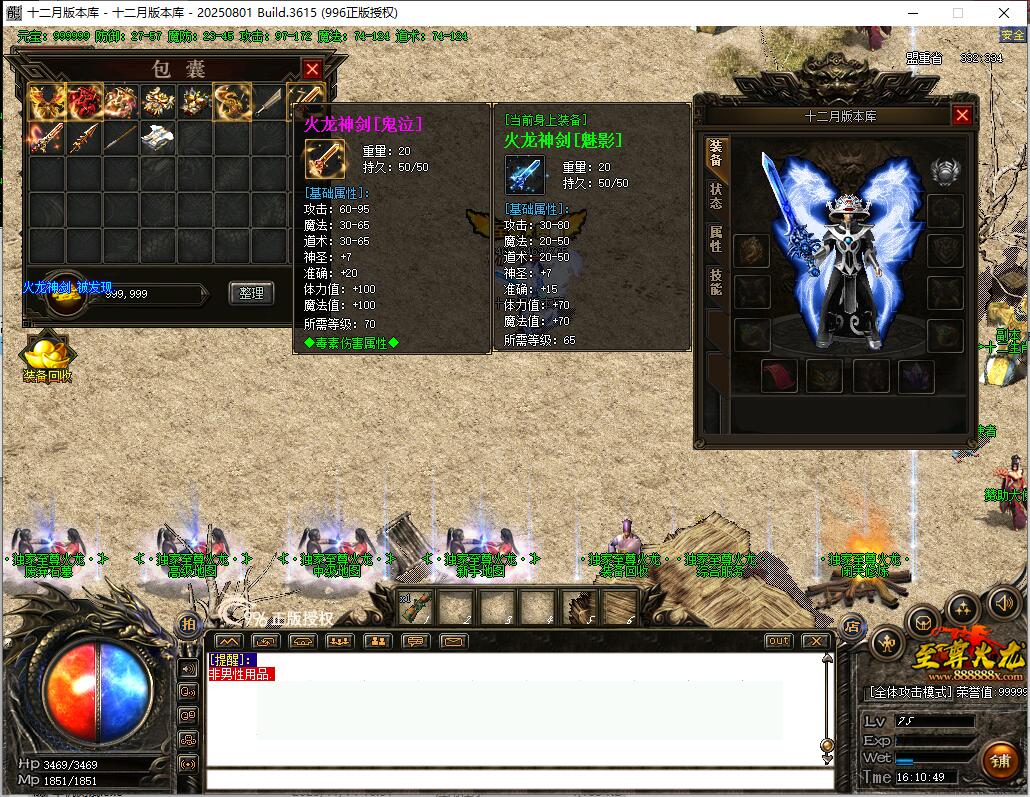Close the 包囊 inventory window
The height and width of the screenshot is (797, 1030).
coord(312,69)
